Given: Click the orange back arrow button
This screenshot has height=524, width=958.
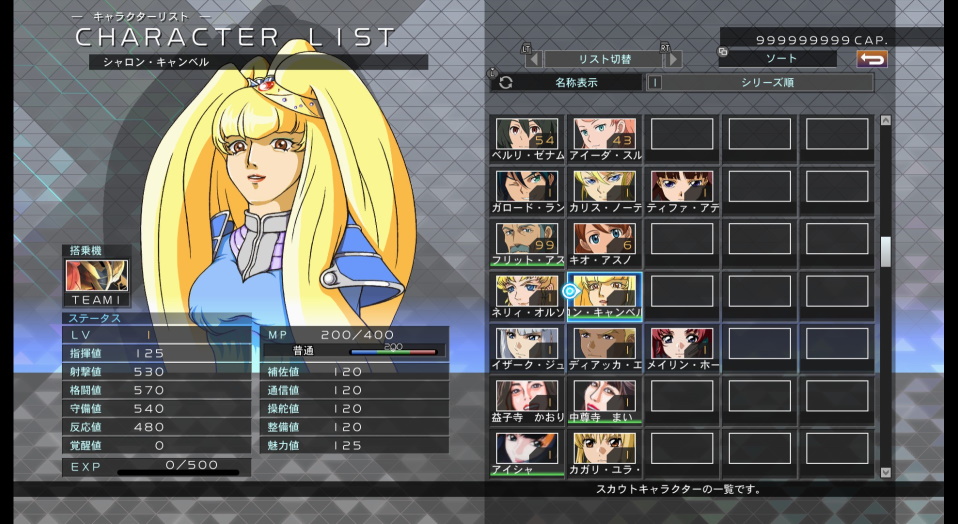Looking at the screenshot, I should point(872,59).
